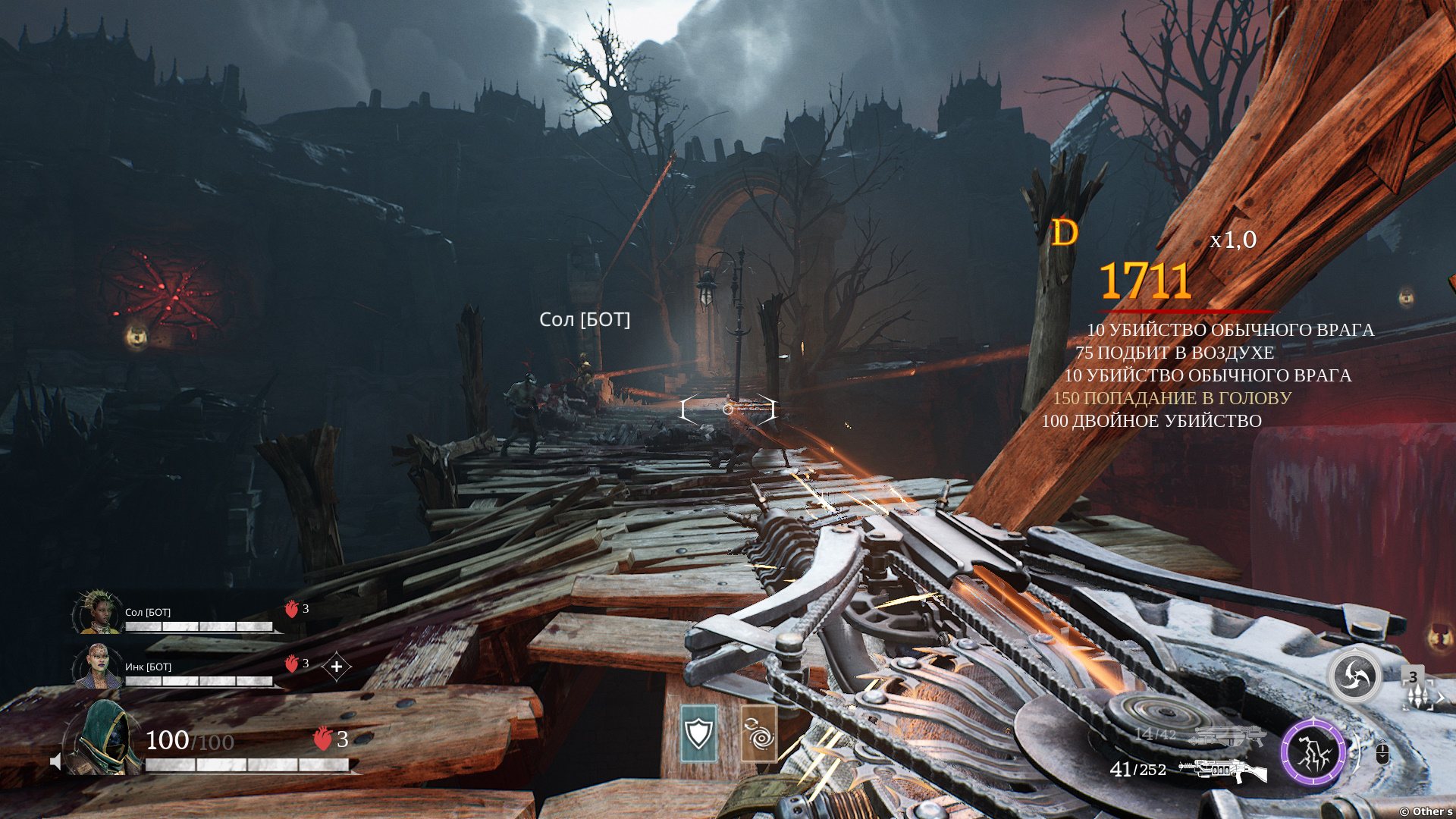Switch to the secondary weapon slot
The image size is (1456, 819).
pyautogui.click(x=1229, y=736)
